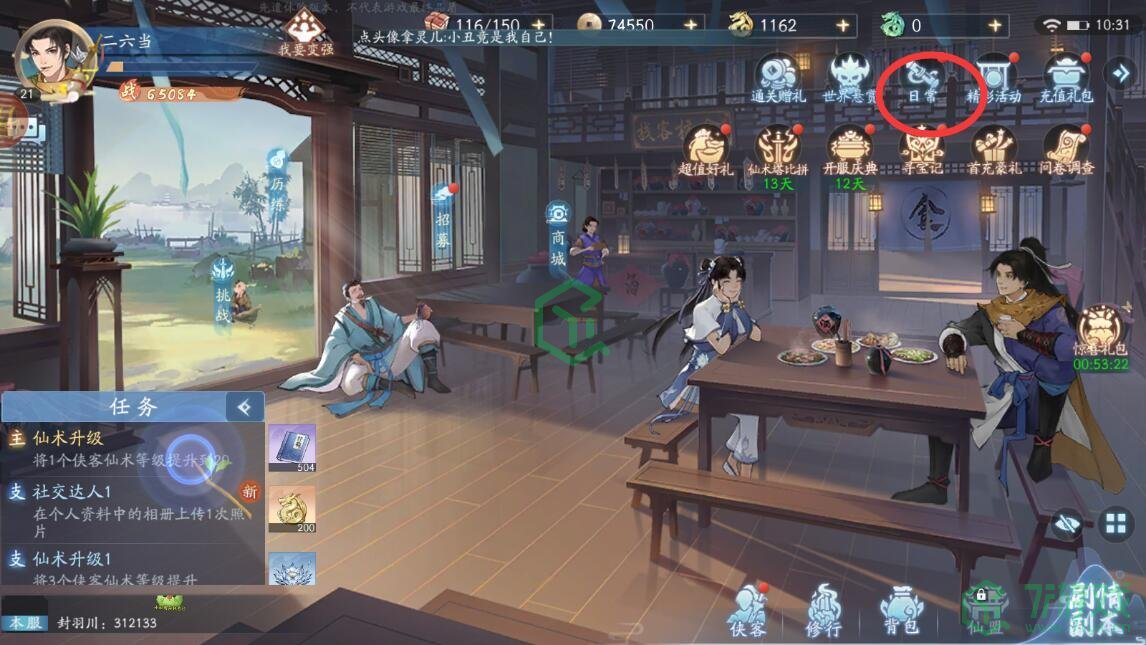Open the 修行 cultivation menu
This screenshot has height=645, width=1146.
825,609
